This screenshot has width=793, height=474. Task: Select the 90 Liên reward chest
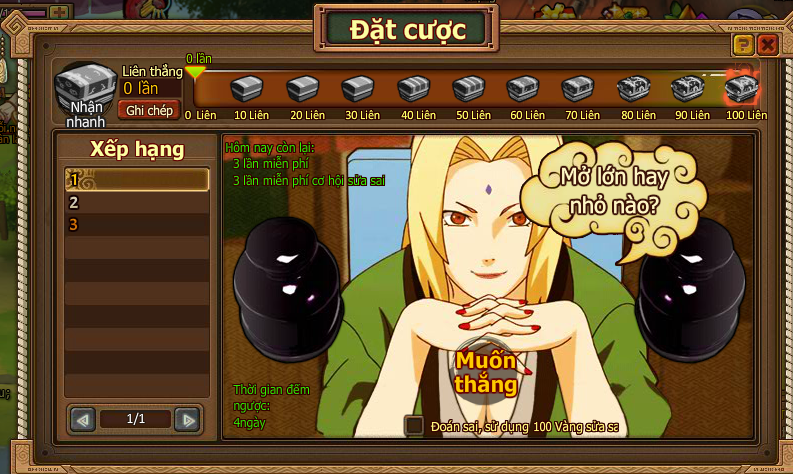tap(688, 90)
